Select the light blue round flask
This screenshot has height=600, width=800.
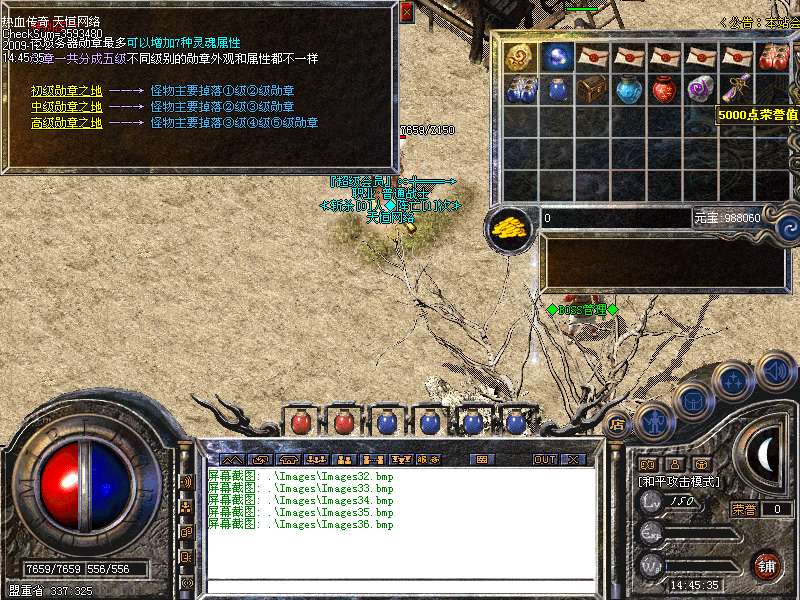click(x=629, y=89)
